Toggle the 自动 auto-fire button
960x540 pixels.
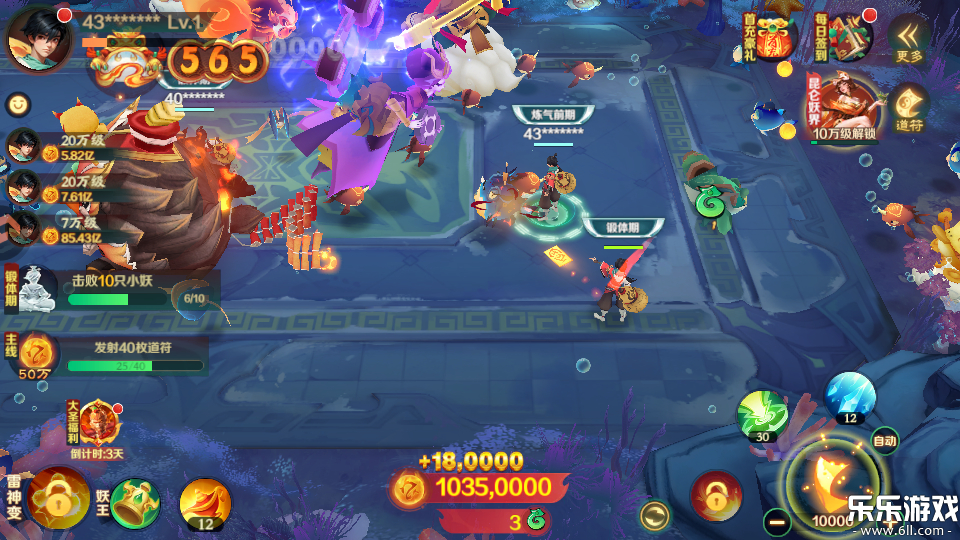884,440
